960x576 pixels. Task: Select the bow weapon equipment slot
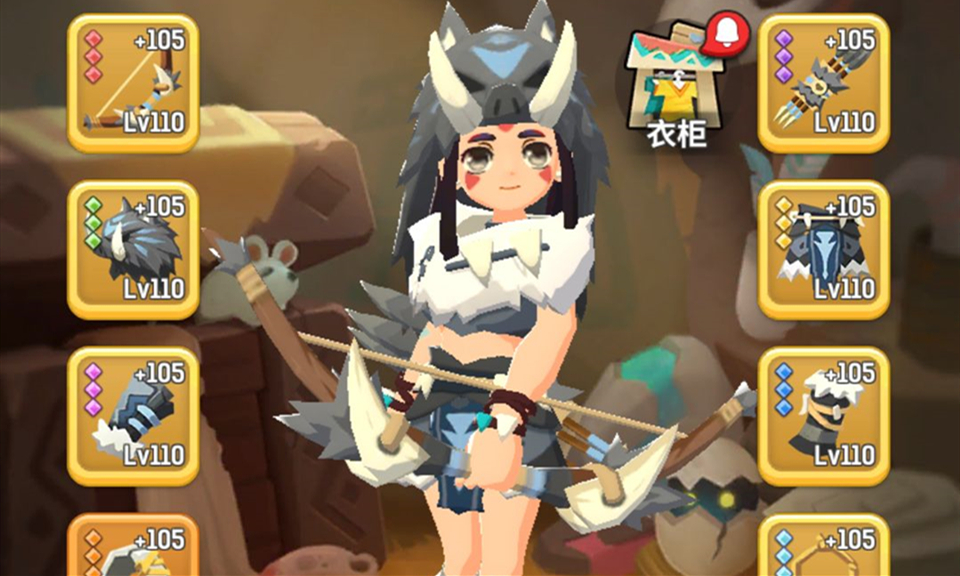pos(133,83)
